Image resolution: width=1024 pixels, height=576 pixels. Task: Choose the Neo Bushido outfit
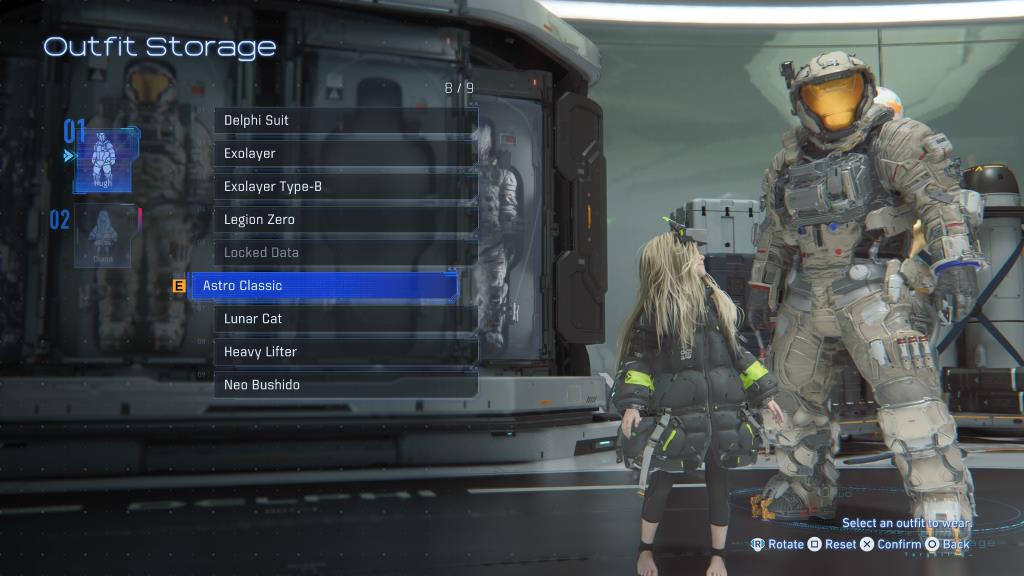click(x=345, y=384)
